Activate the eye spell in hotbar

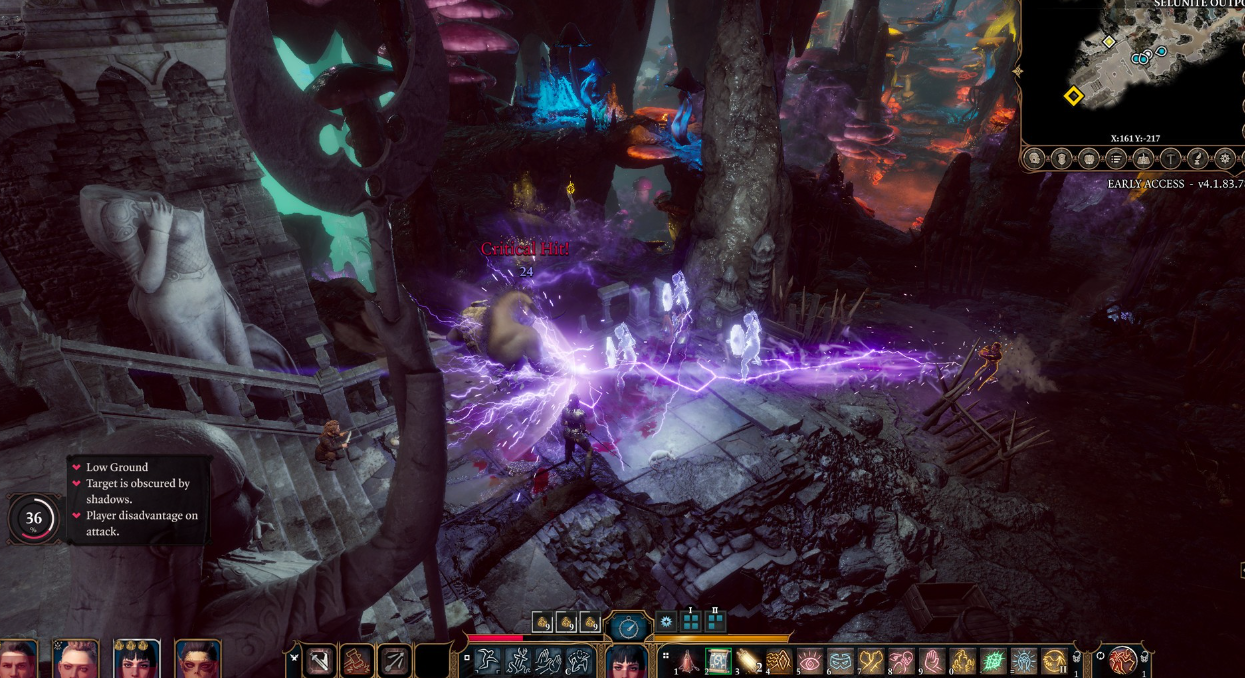[x=809, y=661]
